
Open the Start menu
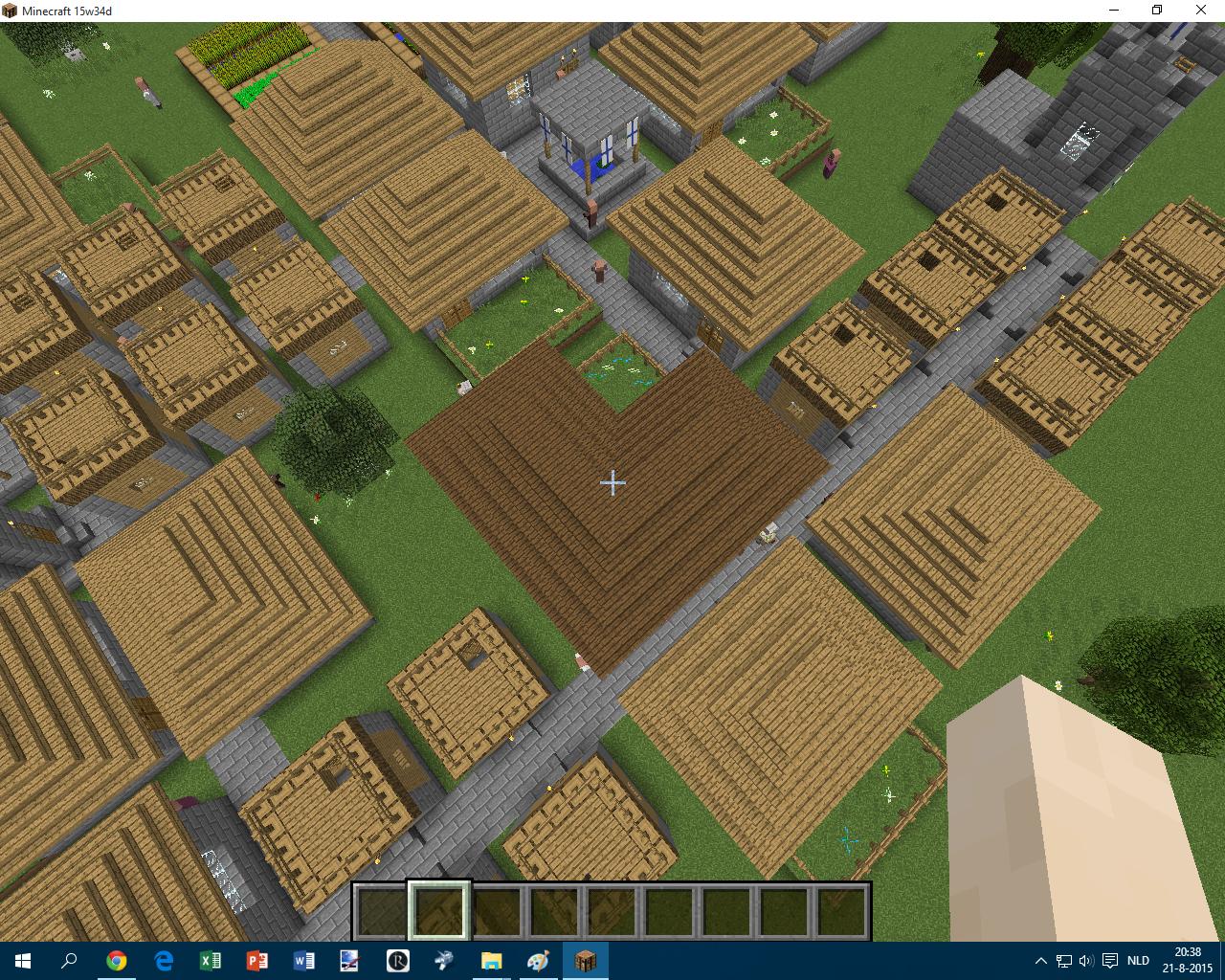(21, 960)
